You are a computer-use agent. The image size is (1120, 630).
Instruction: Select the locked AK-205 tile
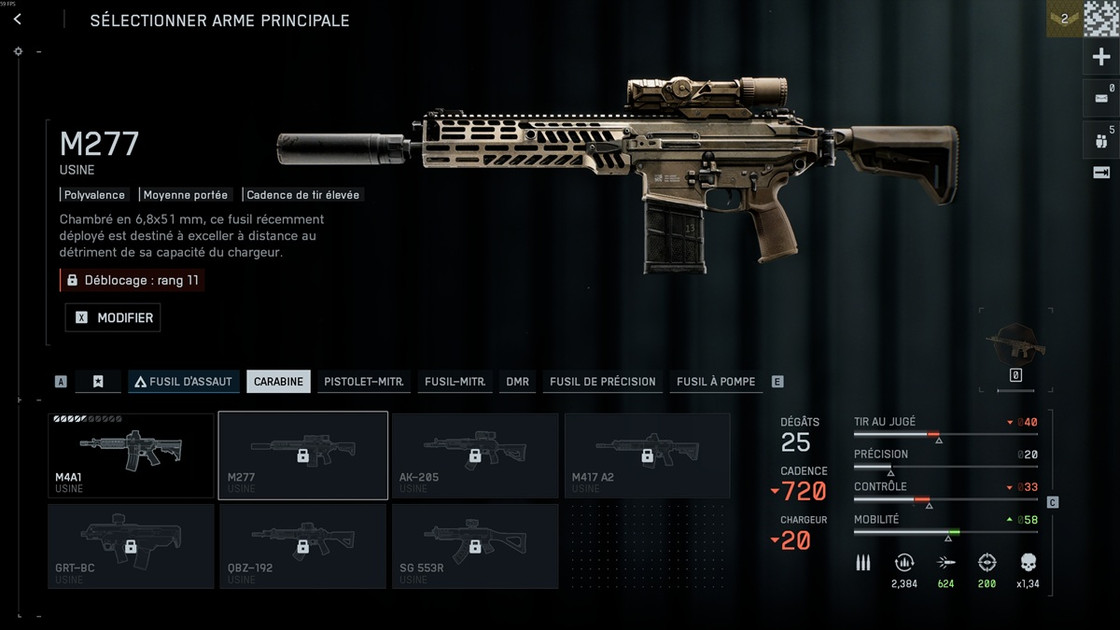475,455
